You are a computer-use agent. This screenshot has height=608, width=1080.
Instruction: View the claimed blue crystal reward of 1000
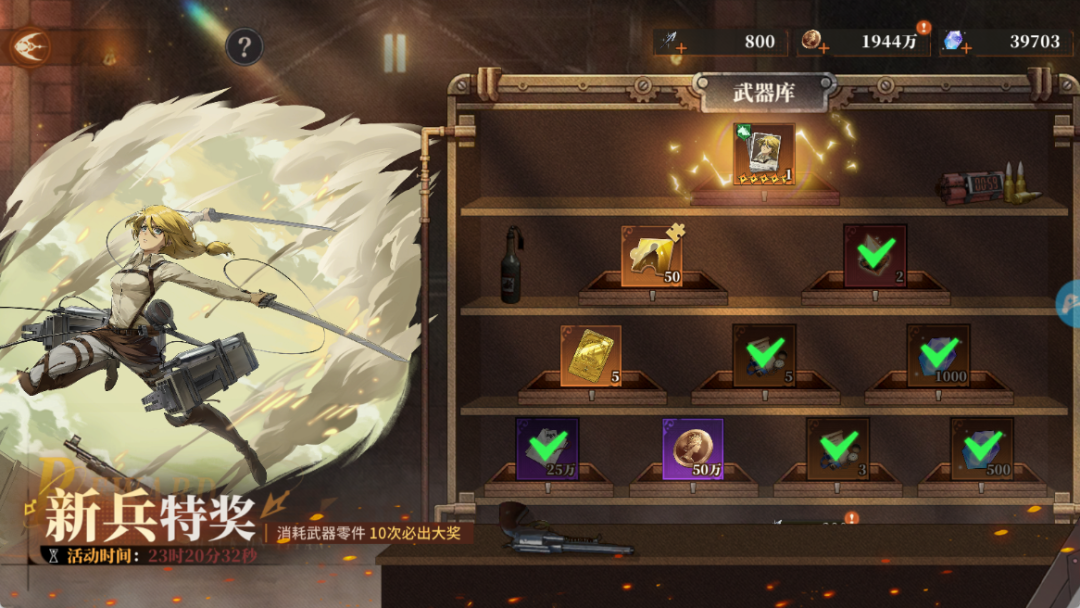point(937,355)
